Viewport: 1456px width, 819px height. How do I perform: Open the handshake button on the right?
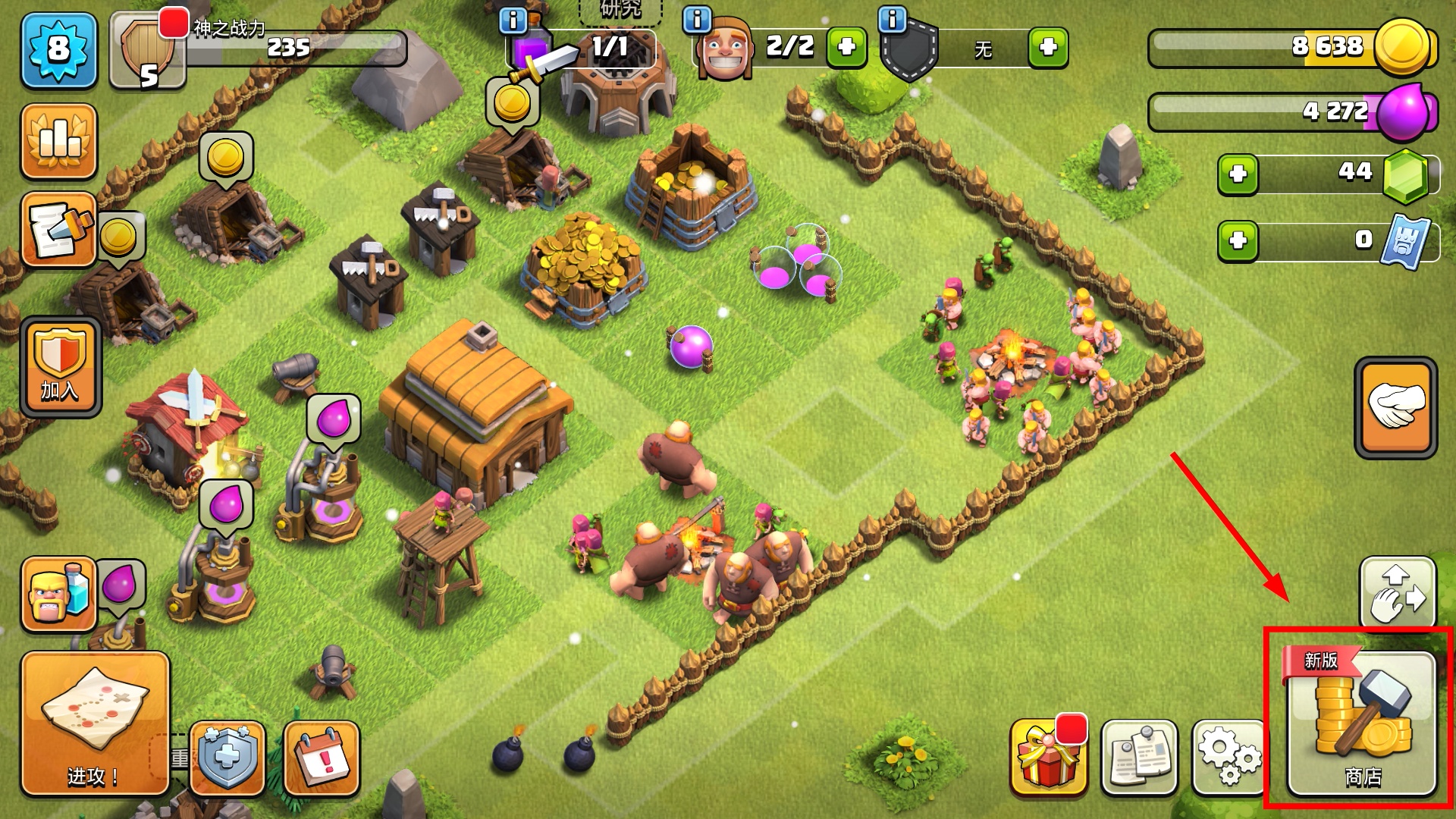[x=1395, y=407]
